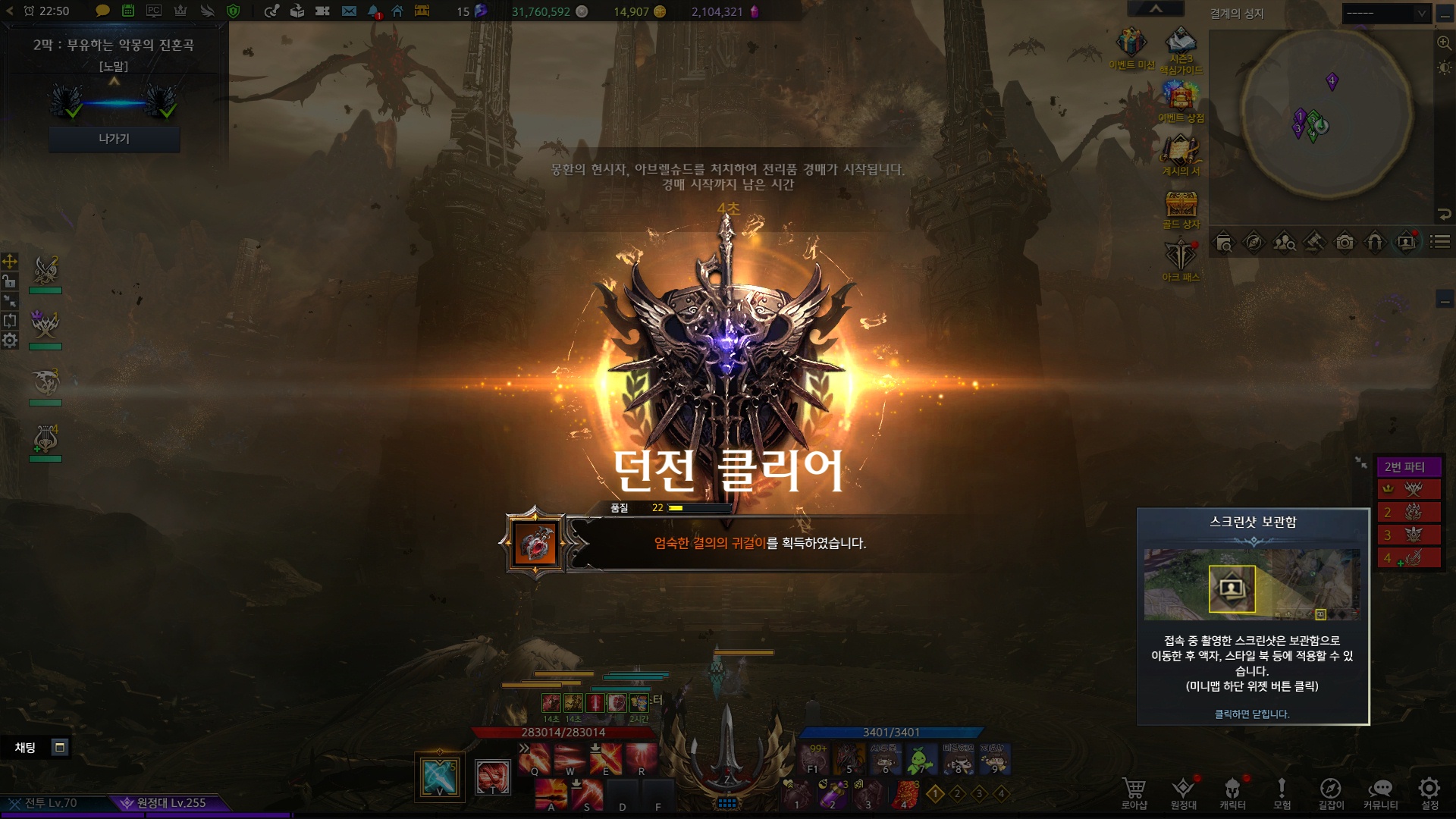Open the 이벤트 미션 event mission icon
This screenshot has width=1456, height=819.
1131,44
